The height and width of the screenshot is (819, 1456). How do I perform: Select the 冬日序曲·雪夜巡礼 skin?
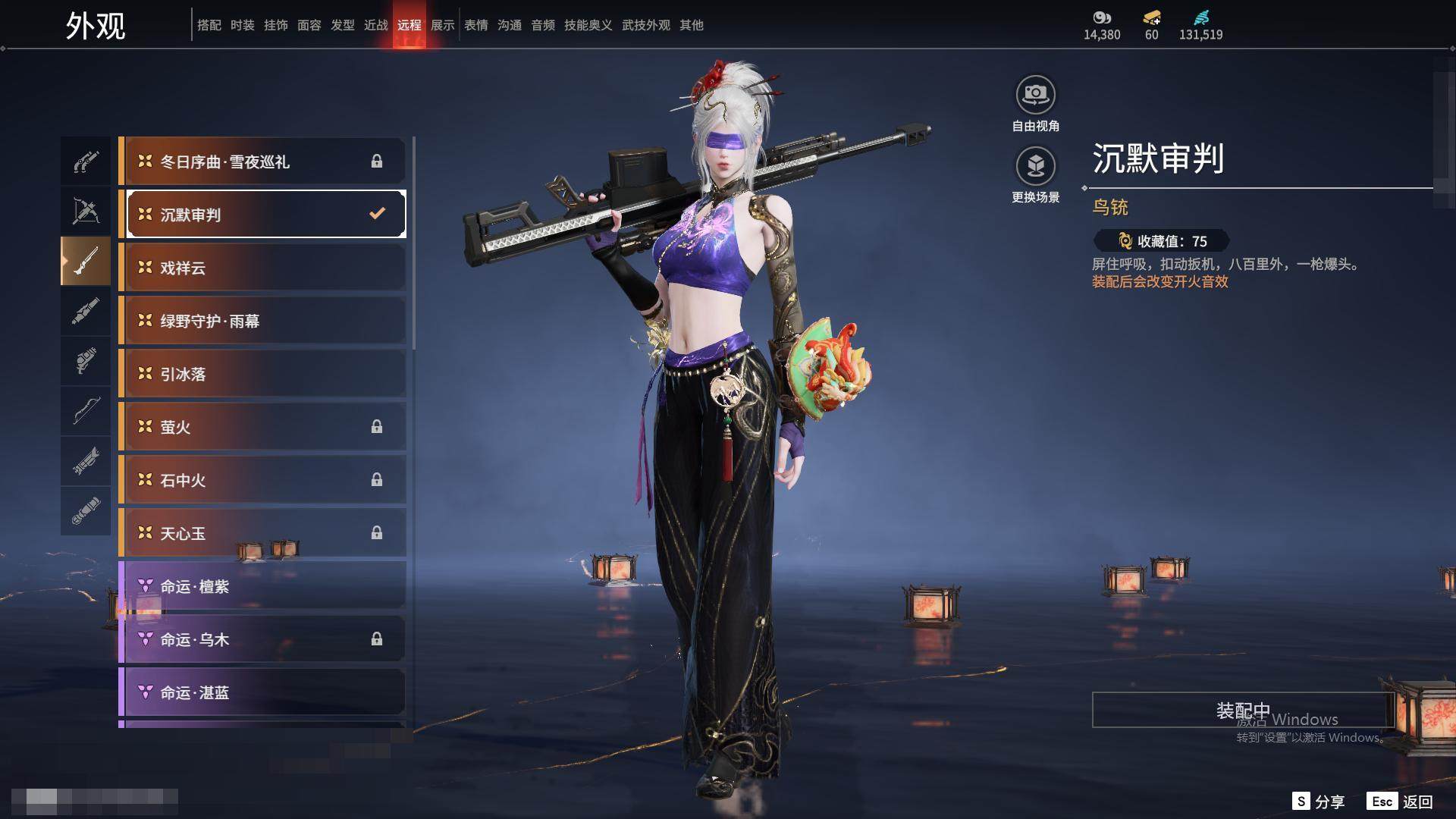(x=263, y=162)
